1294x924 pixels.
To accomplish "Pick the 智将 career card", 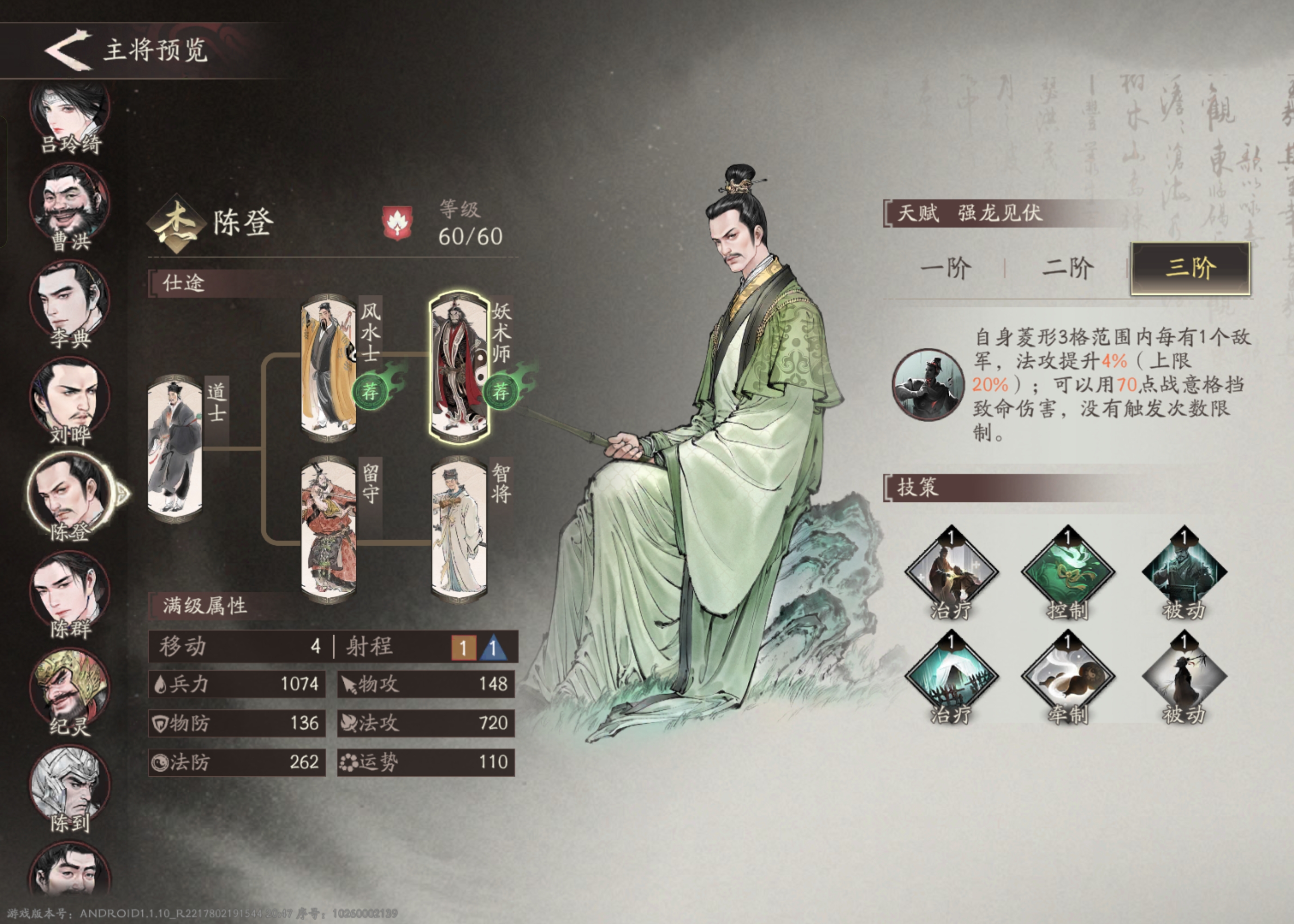I will pyautogui.click(x=458, y=529).
